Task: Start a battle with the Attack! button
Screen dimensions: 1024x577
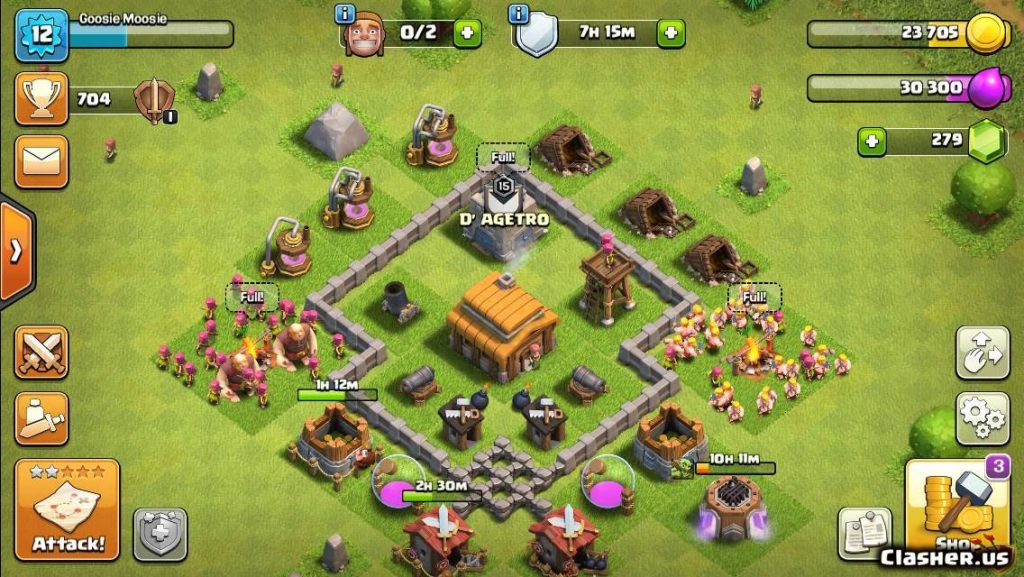Action: coord(68,510)
